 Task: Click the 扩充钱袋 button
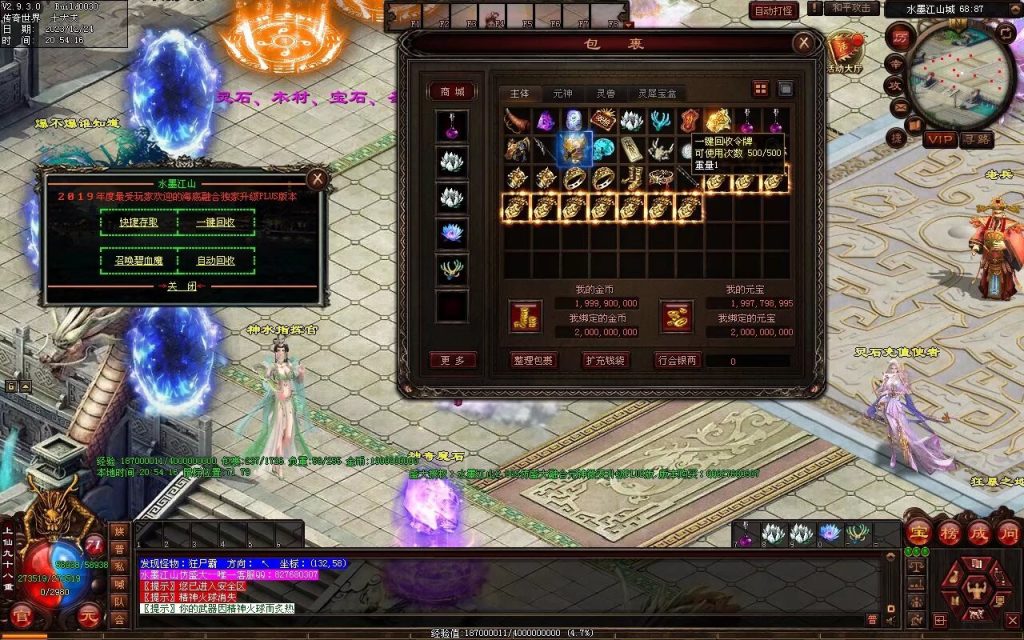click(x=605, y=360)
